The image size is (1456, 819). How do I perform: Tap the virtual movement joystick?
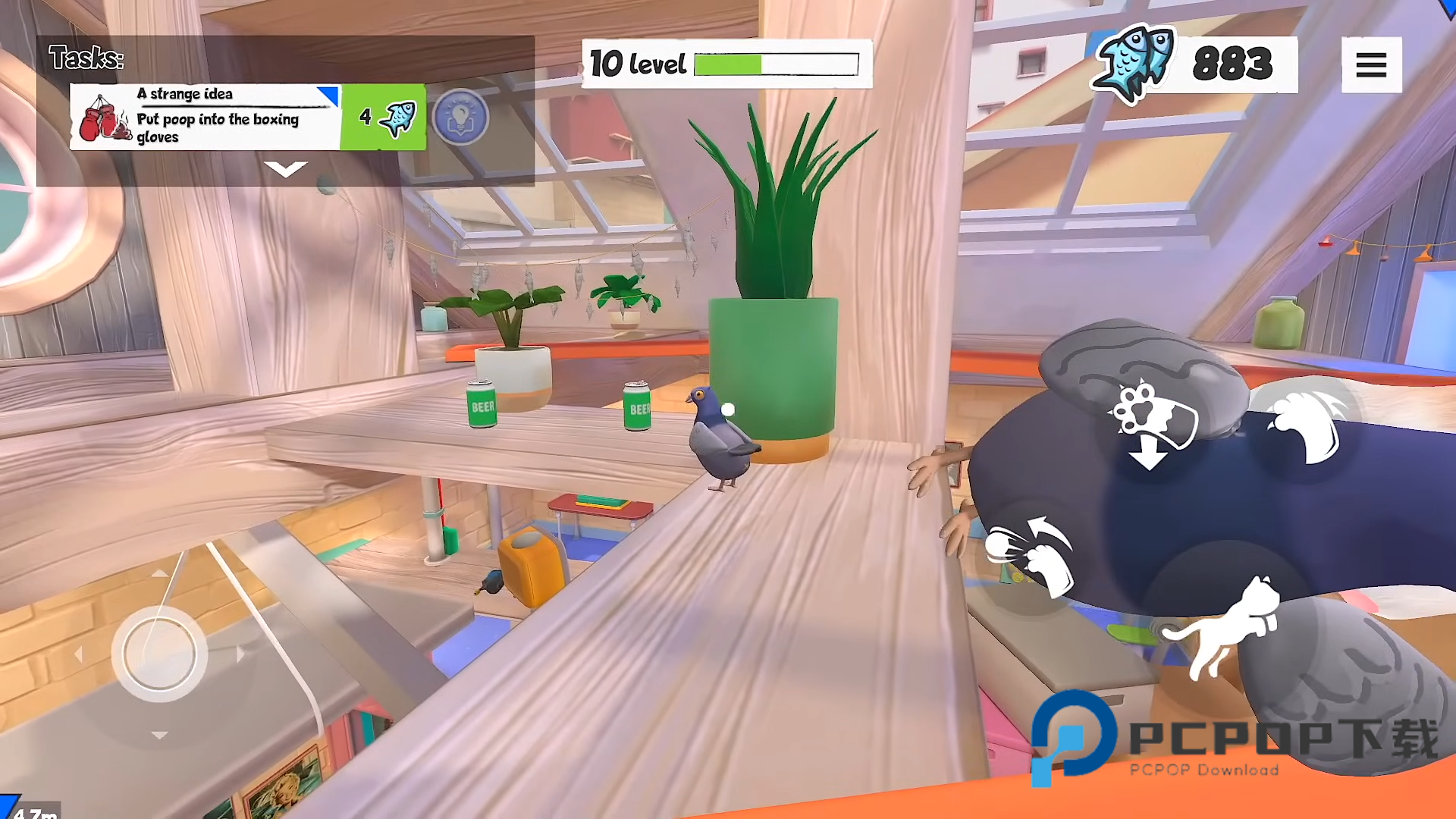click(159, 653)
